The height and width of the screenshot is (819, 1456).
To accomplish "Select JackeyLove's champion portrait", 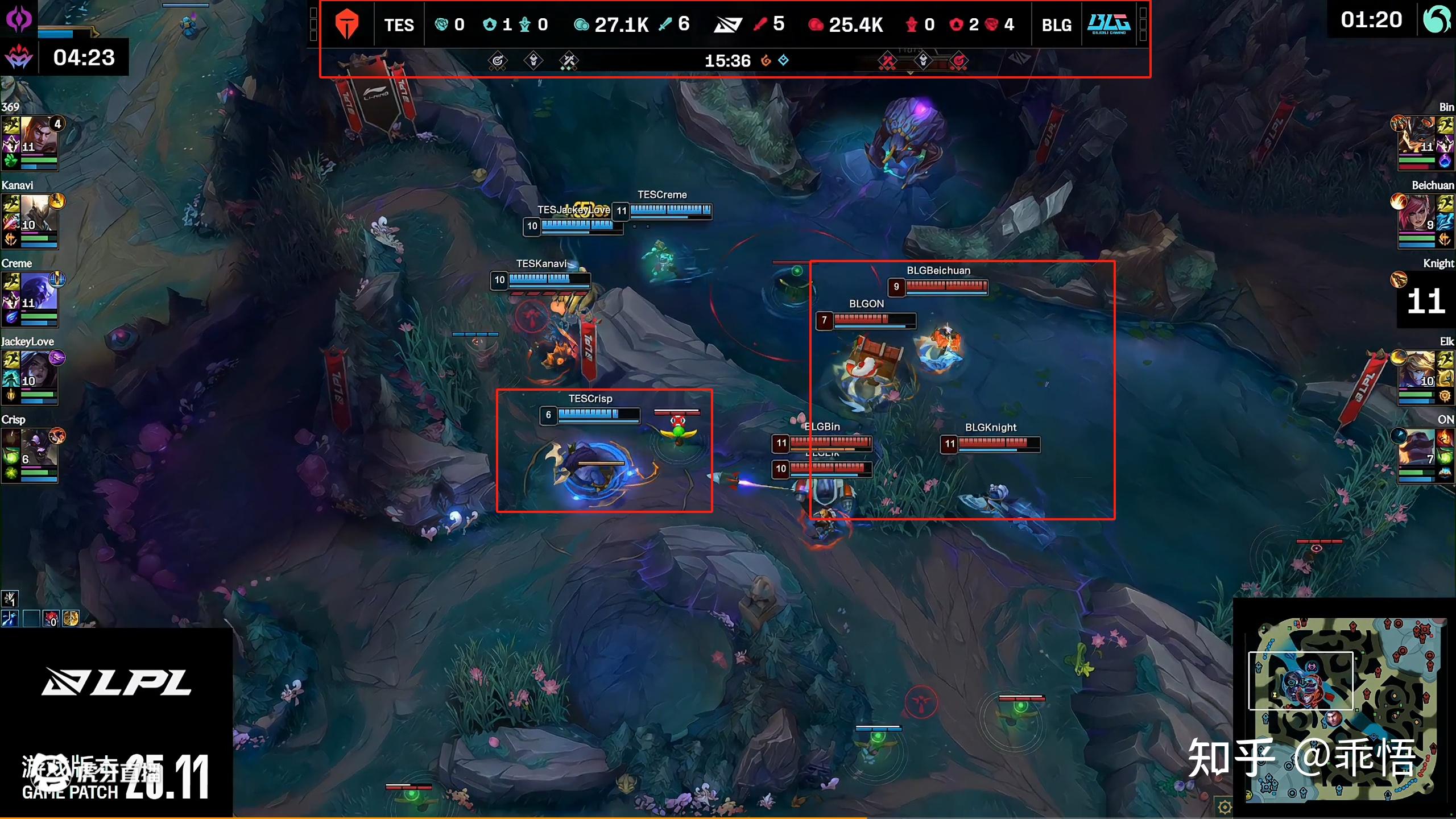I will pos(39,370).
